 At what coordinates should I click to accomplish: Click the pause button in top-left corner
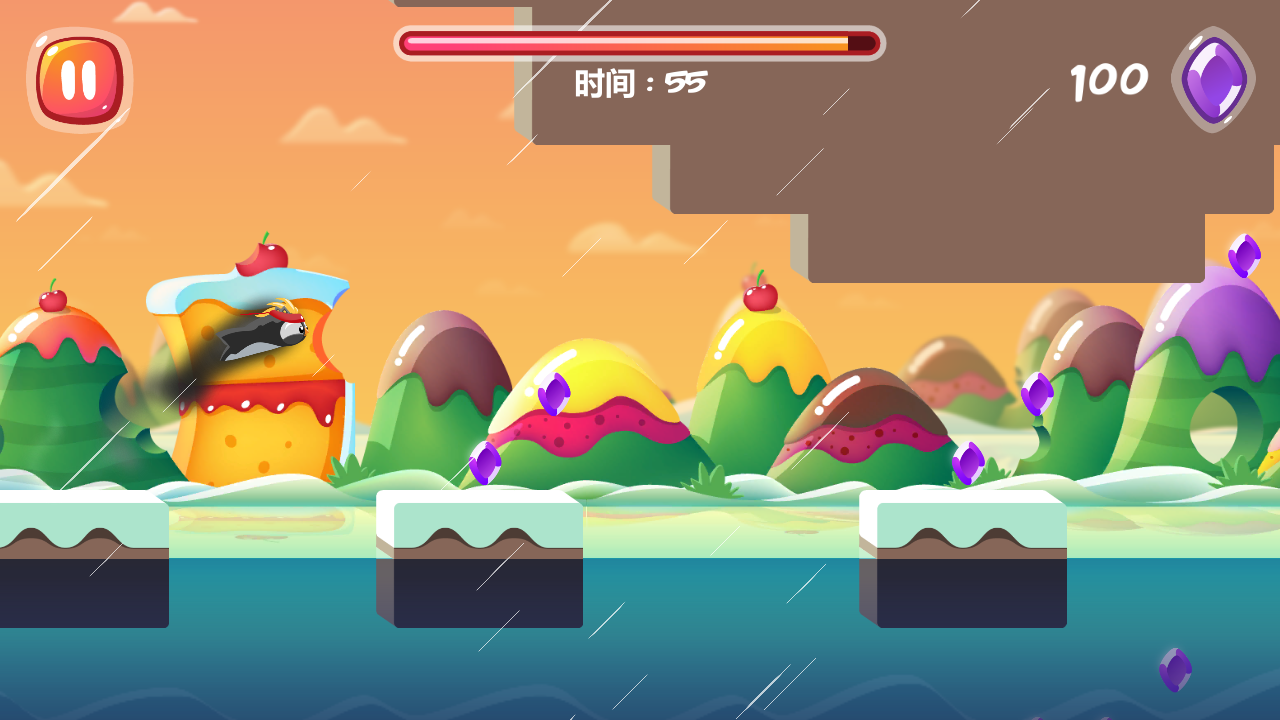[x=78, y=80]
